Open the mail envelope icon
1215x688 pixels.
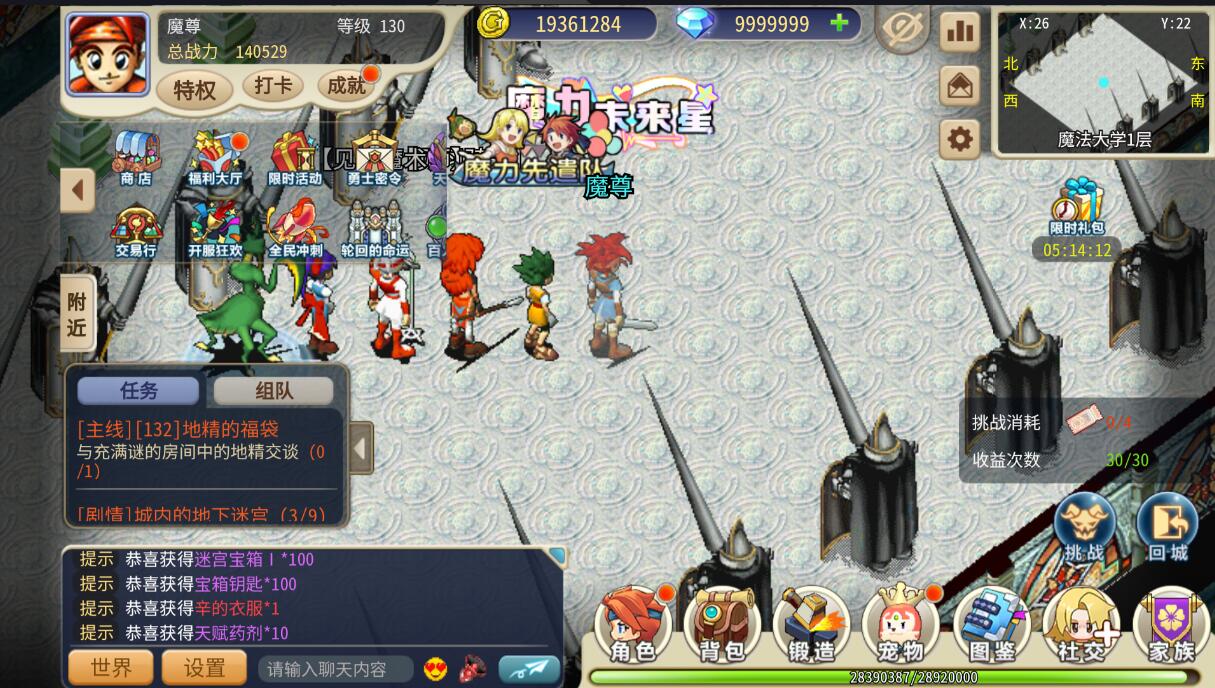[959, 86]
